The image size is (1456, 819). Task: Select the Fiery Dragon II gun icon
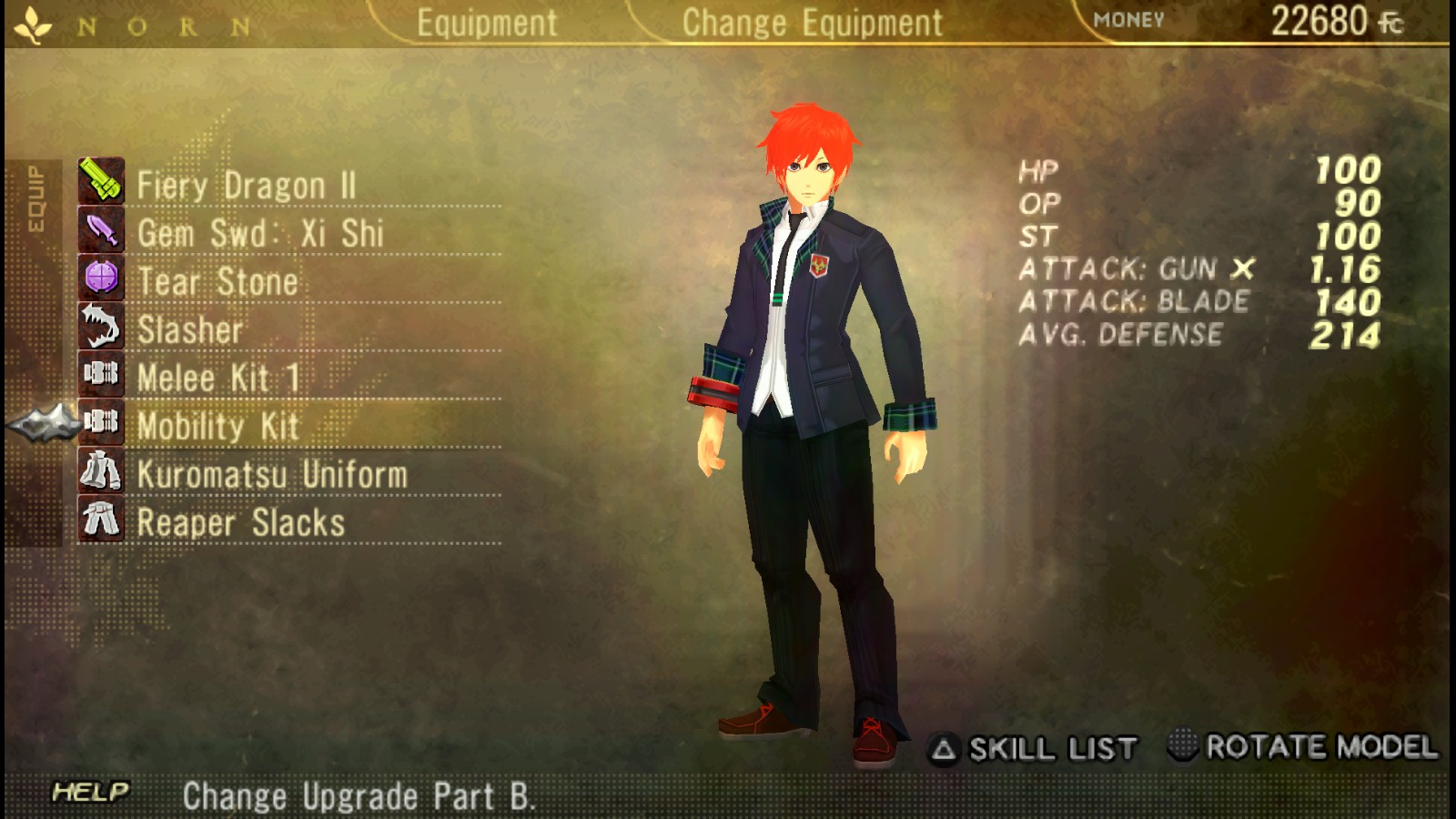(x=102, y=182)
